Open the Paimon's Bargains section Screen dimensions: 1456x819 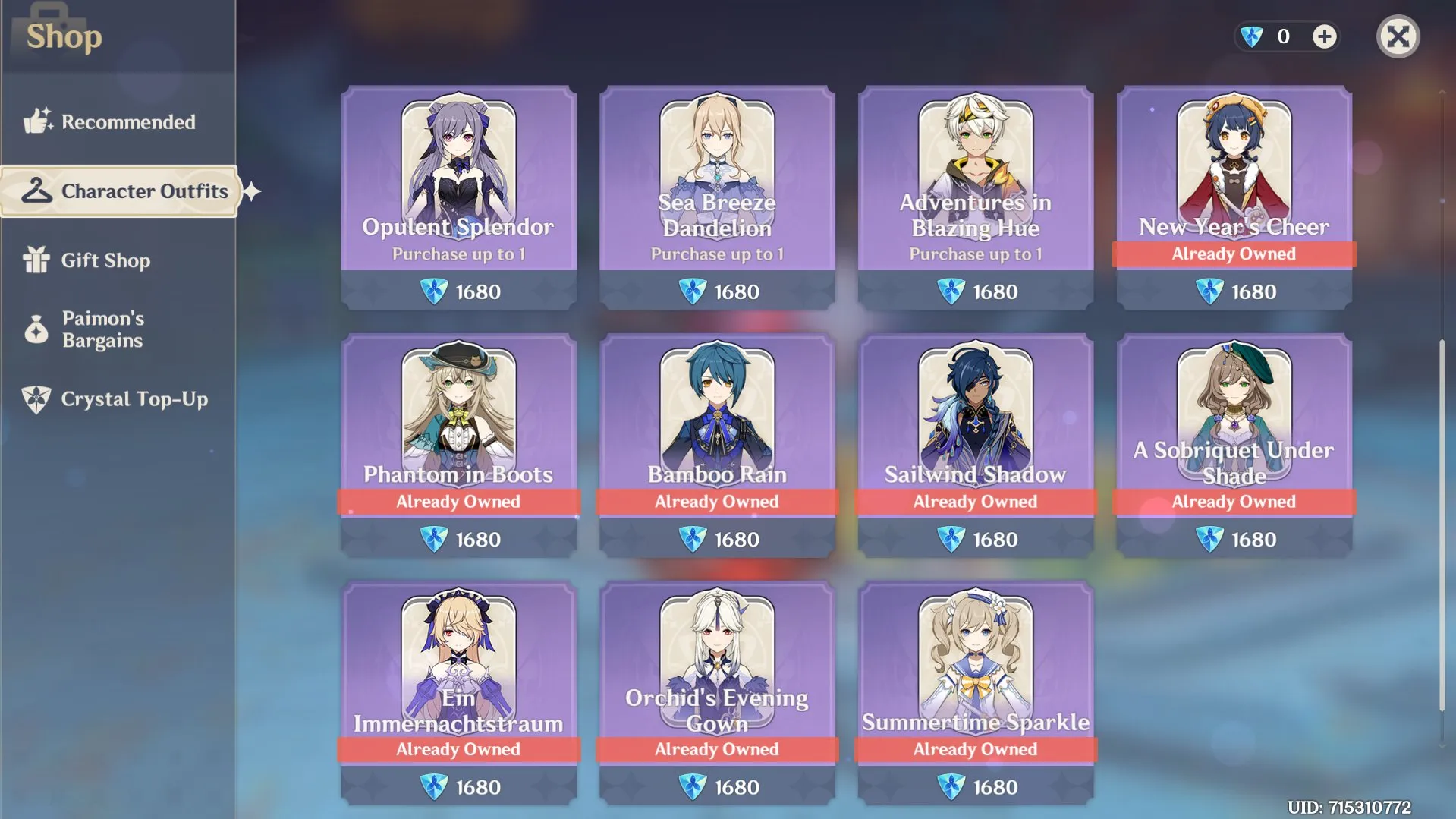coord(102,329)
